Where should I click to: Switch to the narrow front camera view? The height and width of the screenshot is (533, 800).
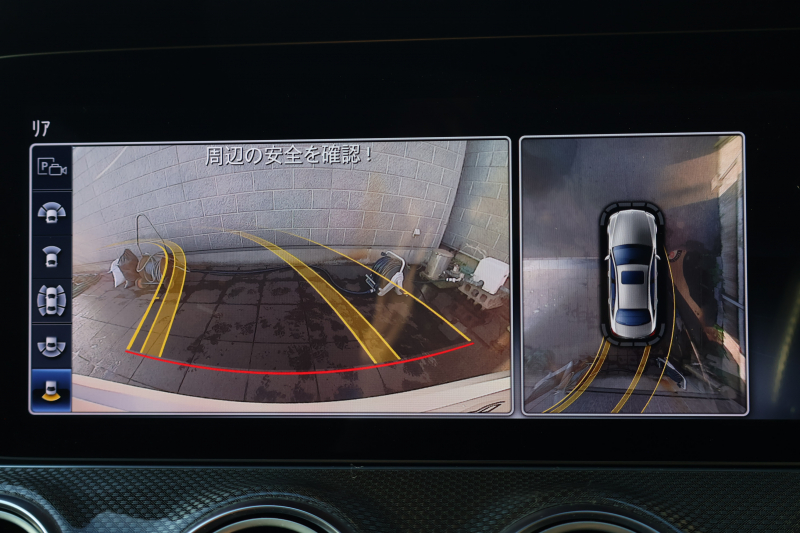click(51, 256)
